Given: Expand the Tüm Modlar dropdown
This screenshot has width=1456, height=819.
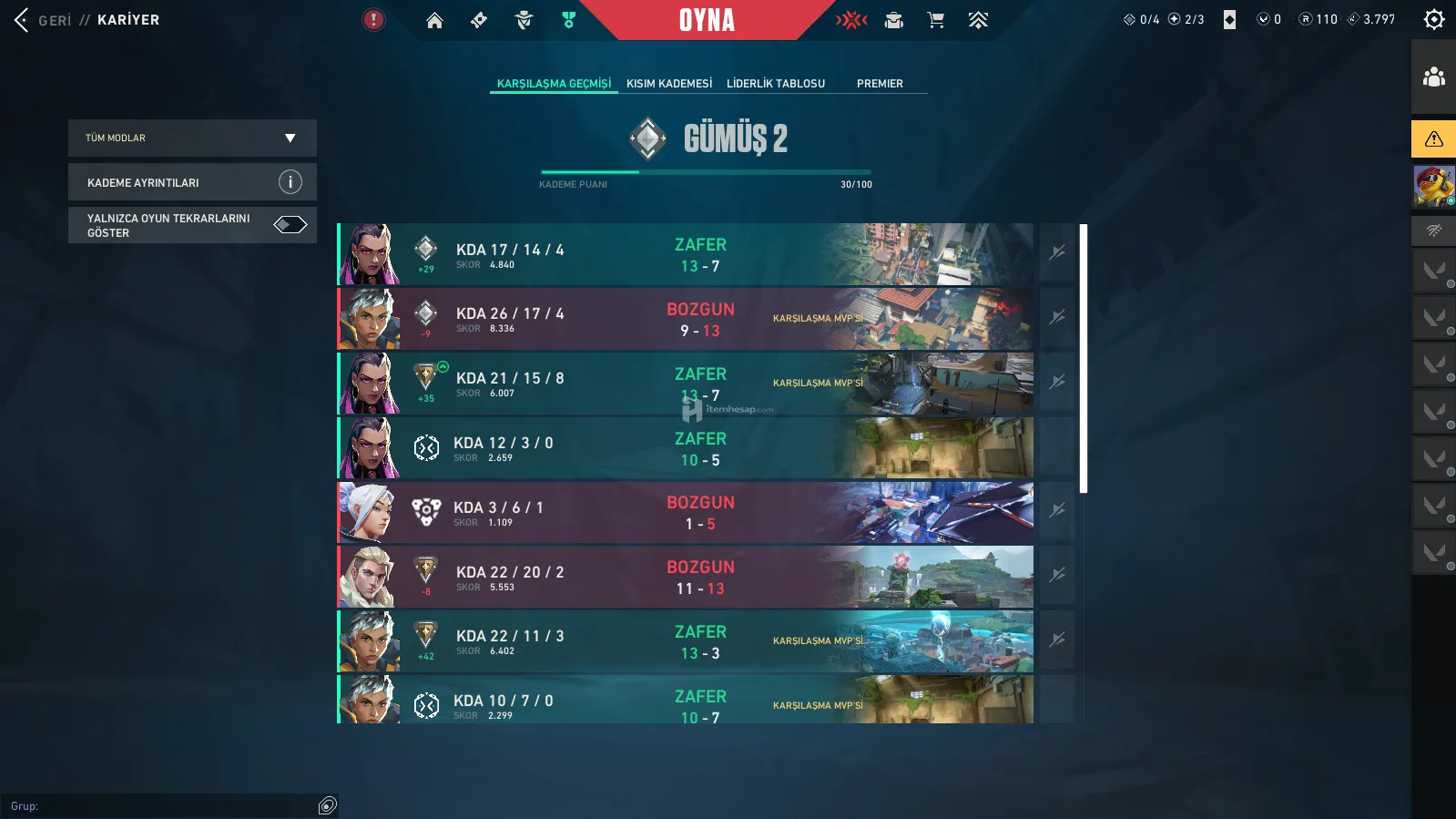Looking at the screenshot, I should (192, 138).
